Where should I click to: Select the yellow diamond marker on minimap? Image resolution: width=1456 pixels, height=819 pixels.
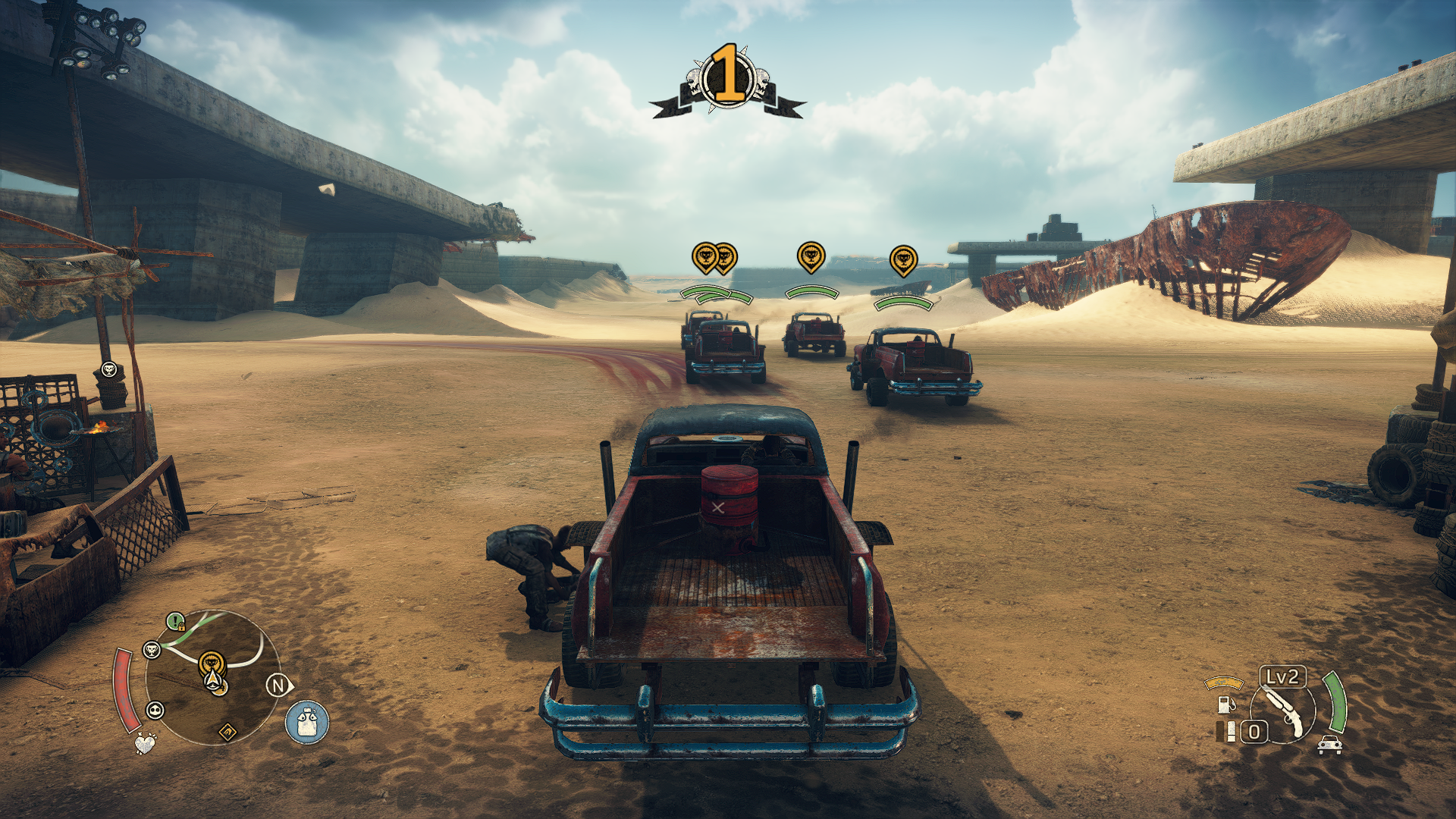click(x=227, y=732)
